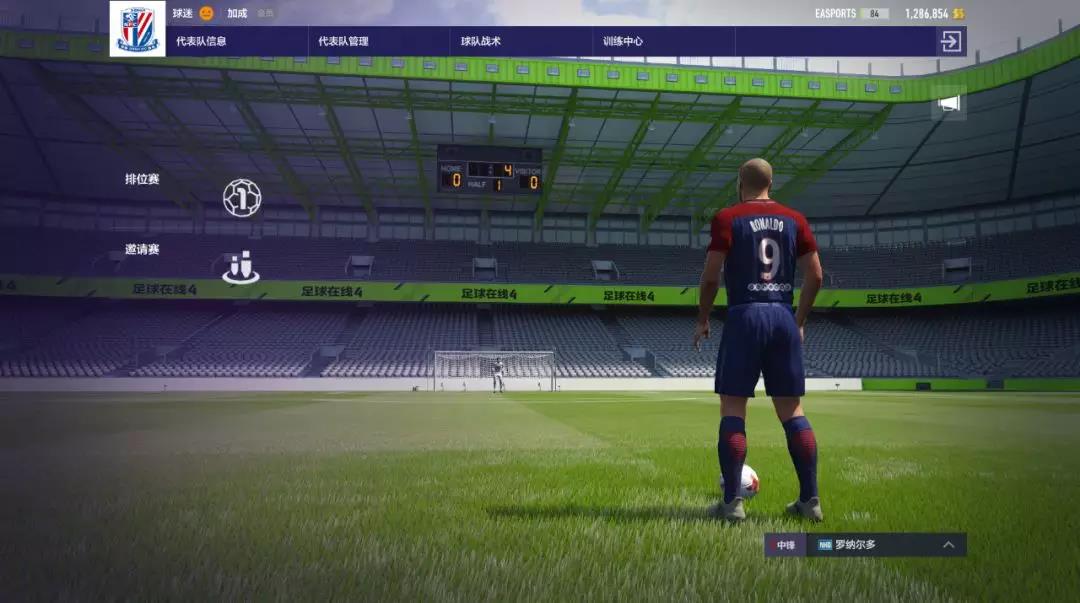Select the 罗纳尔多 player name bar
This screenshot has height=603, width=1080.
(870, 545)
